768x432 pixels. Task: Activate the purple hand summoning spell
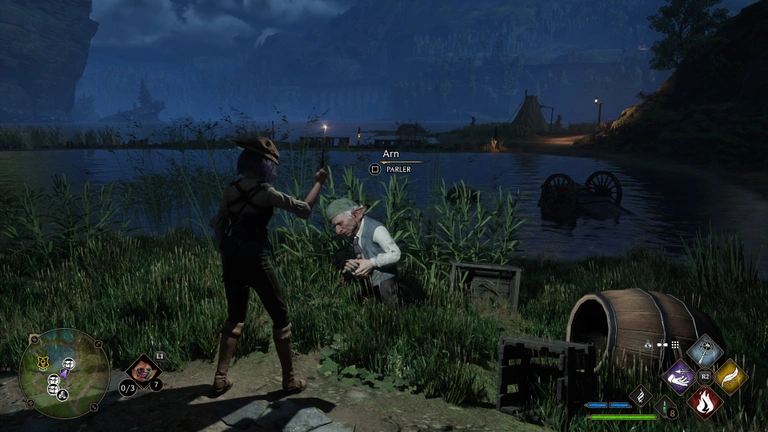[x=681, y=377]
